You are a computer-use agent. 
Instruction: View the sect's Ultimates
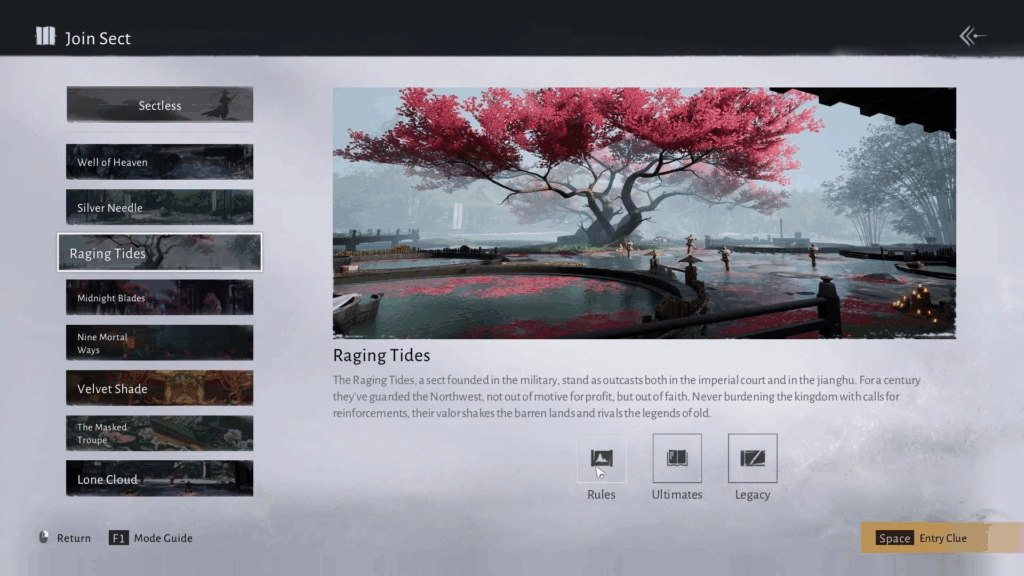pos(677,459)
